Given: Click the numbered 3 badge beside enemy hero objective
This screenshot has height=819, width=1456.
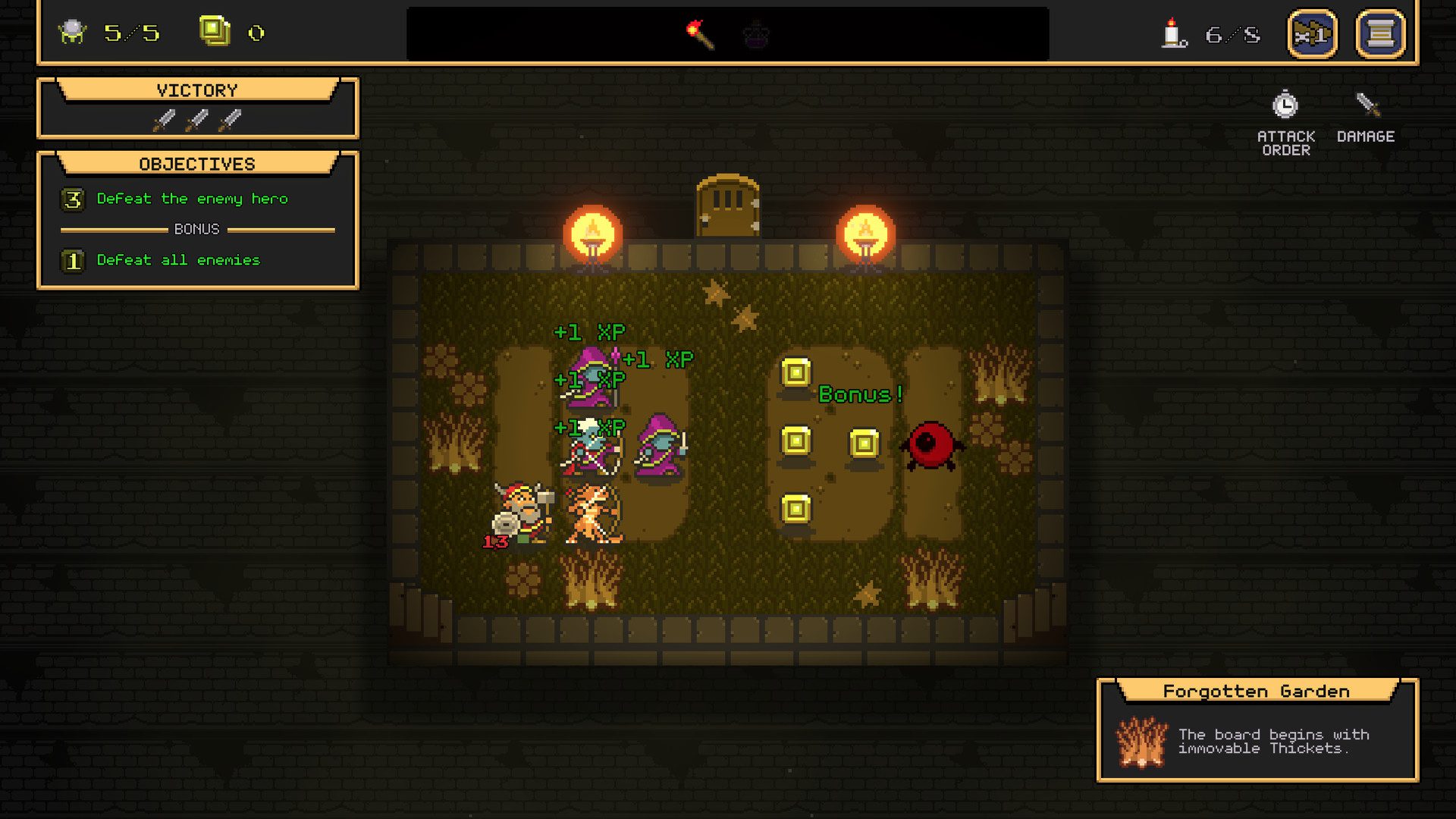Looking at the screenshot, I should [x=73, y=199].
